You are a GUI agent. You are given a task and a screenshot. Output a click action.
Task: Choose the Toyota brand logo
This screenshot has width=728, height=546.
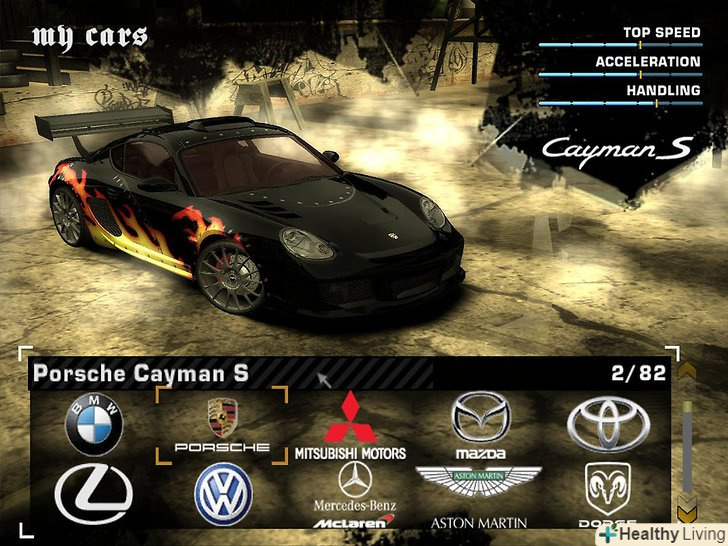click(x=608, y=424)
